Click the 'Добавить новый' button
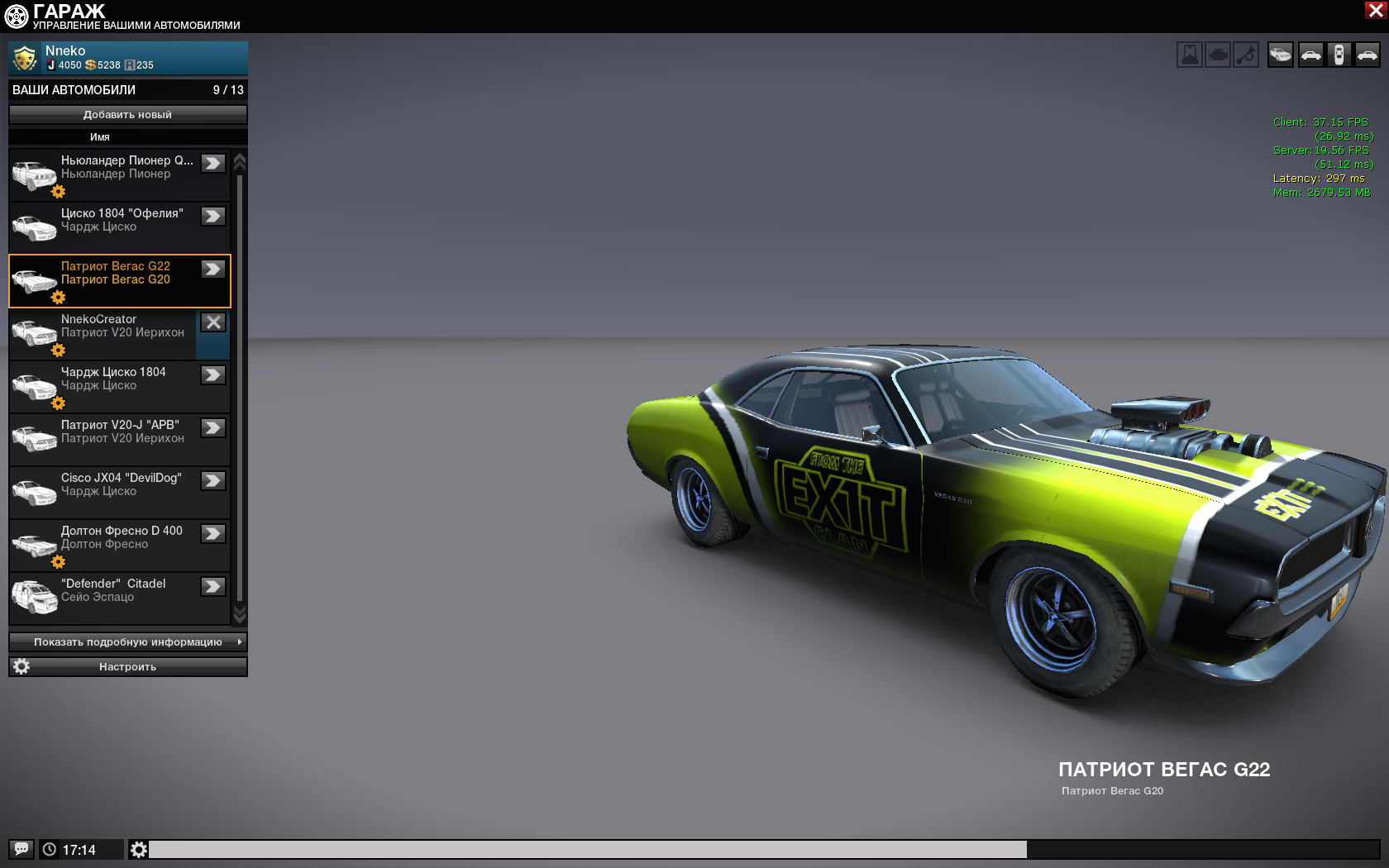Screen dimensions: 1389x868 127,115
